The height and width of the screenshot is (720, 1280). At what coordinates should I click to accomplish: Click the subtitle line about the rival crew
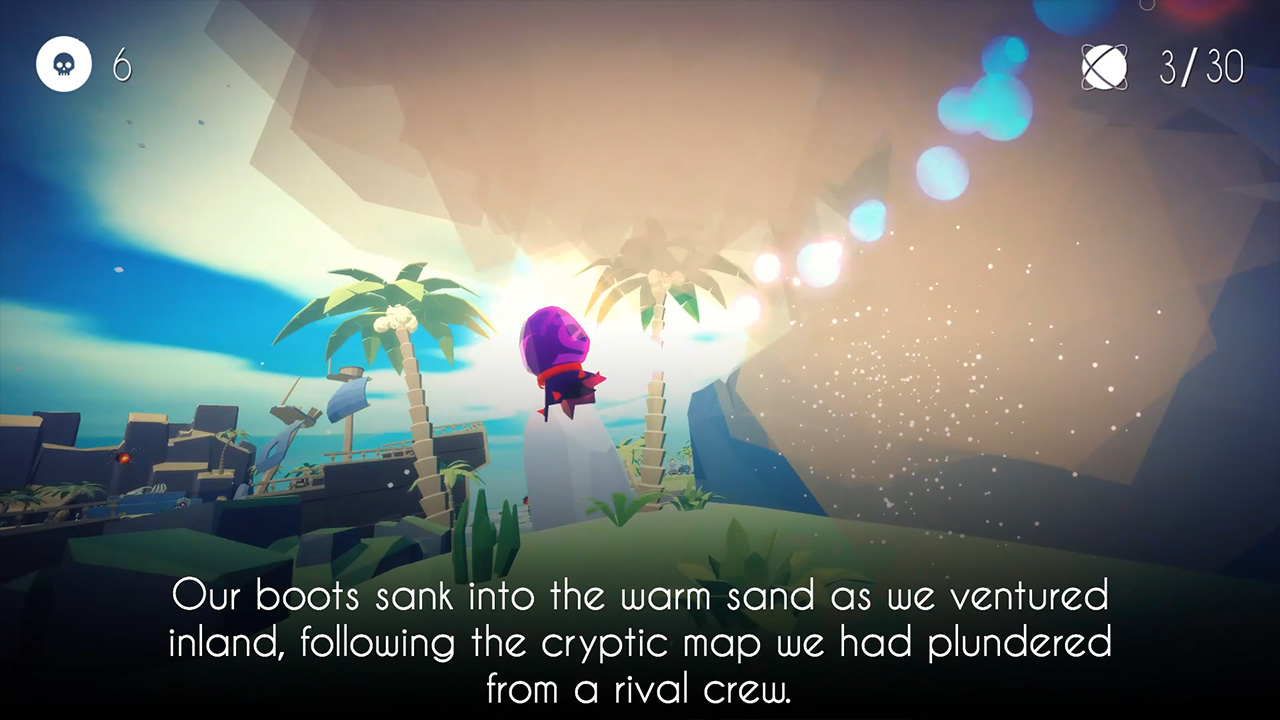coord(640,690)
